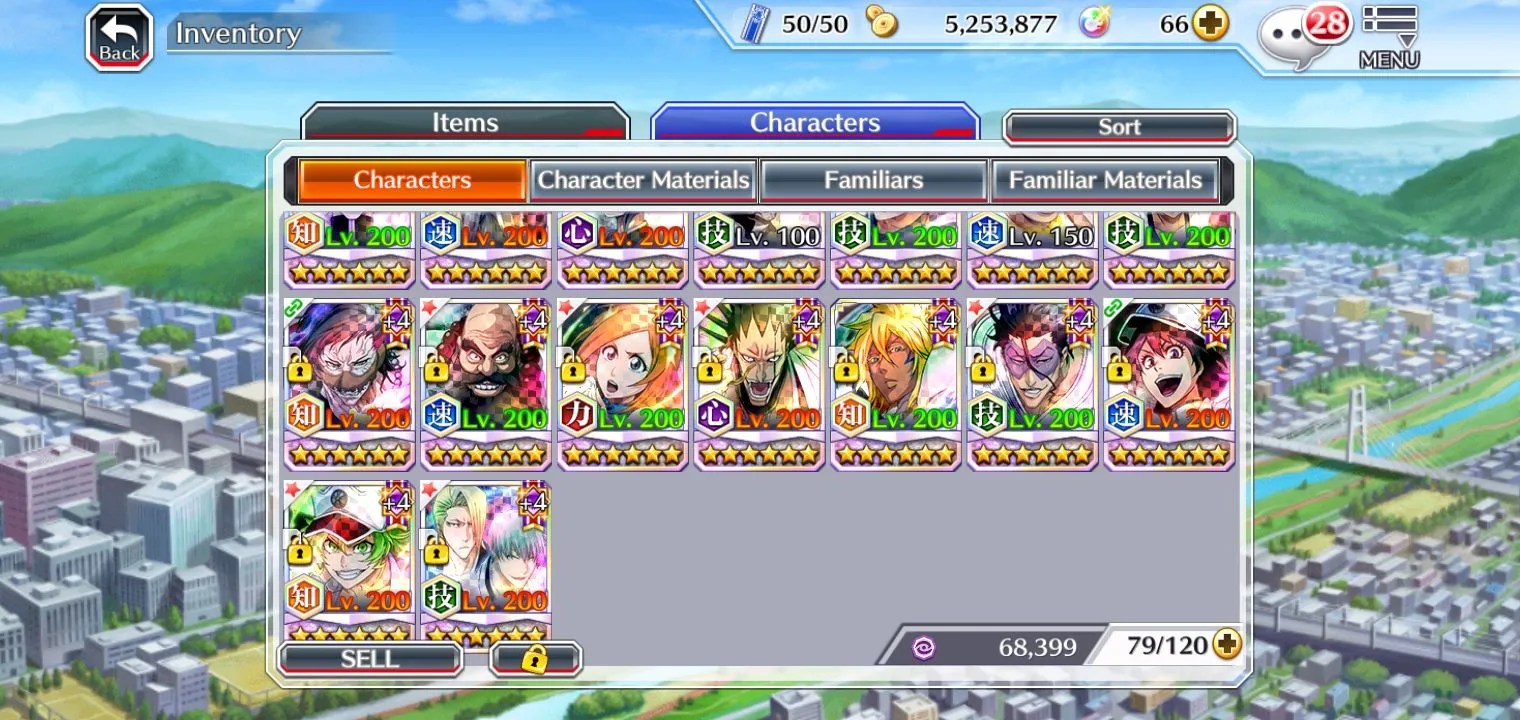Image resolution: width=1520 pixels, height=720 pixels.
Task: Select the Character Materials sub-tab
Action: (x=643, y=181)
